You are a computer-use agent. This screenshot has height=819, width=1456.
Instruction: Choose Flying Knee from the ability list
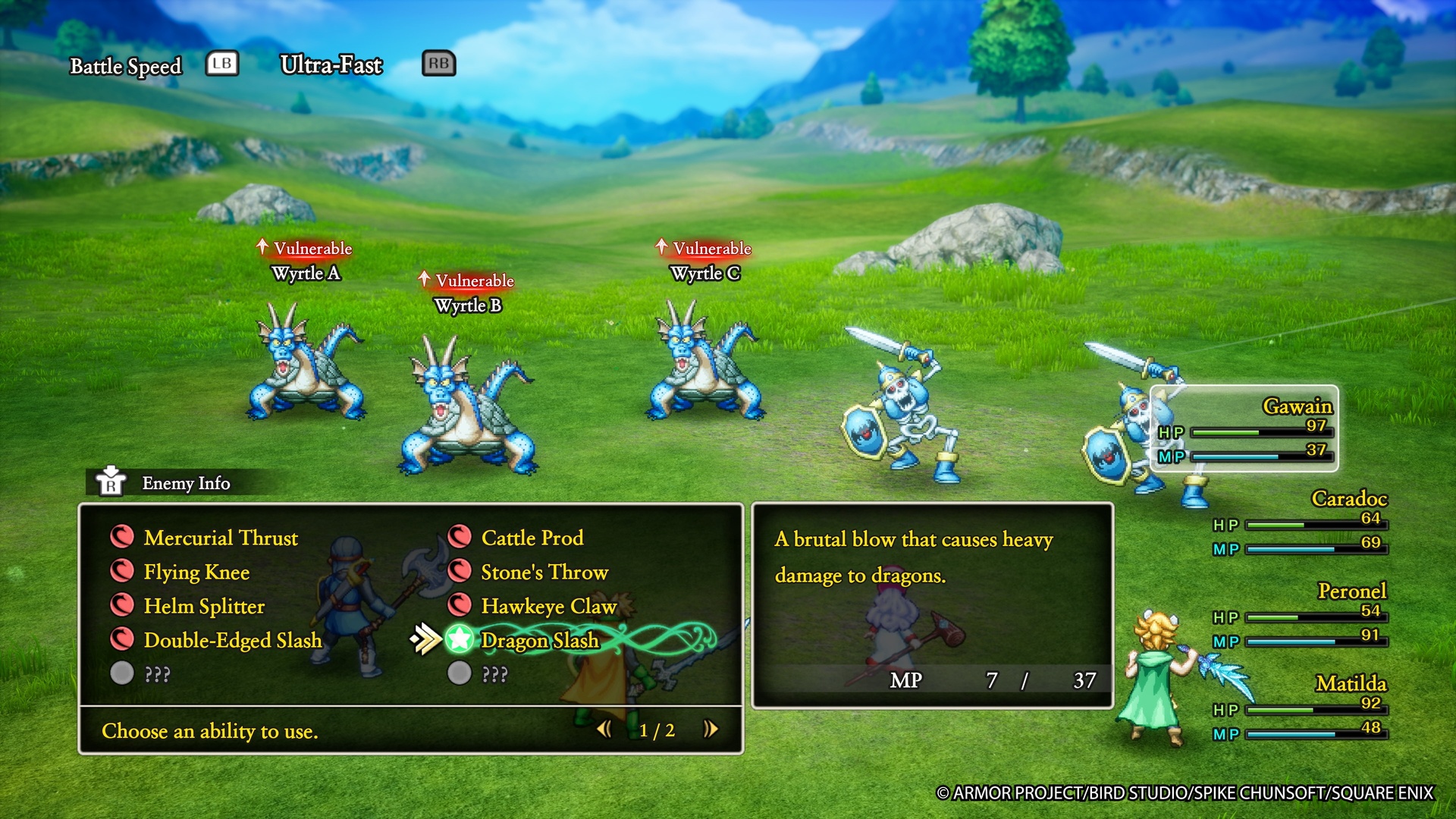tap(196, 572)
